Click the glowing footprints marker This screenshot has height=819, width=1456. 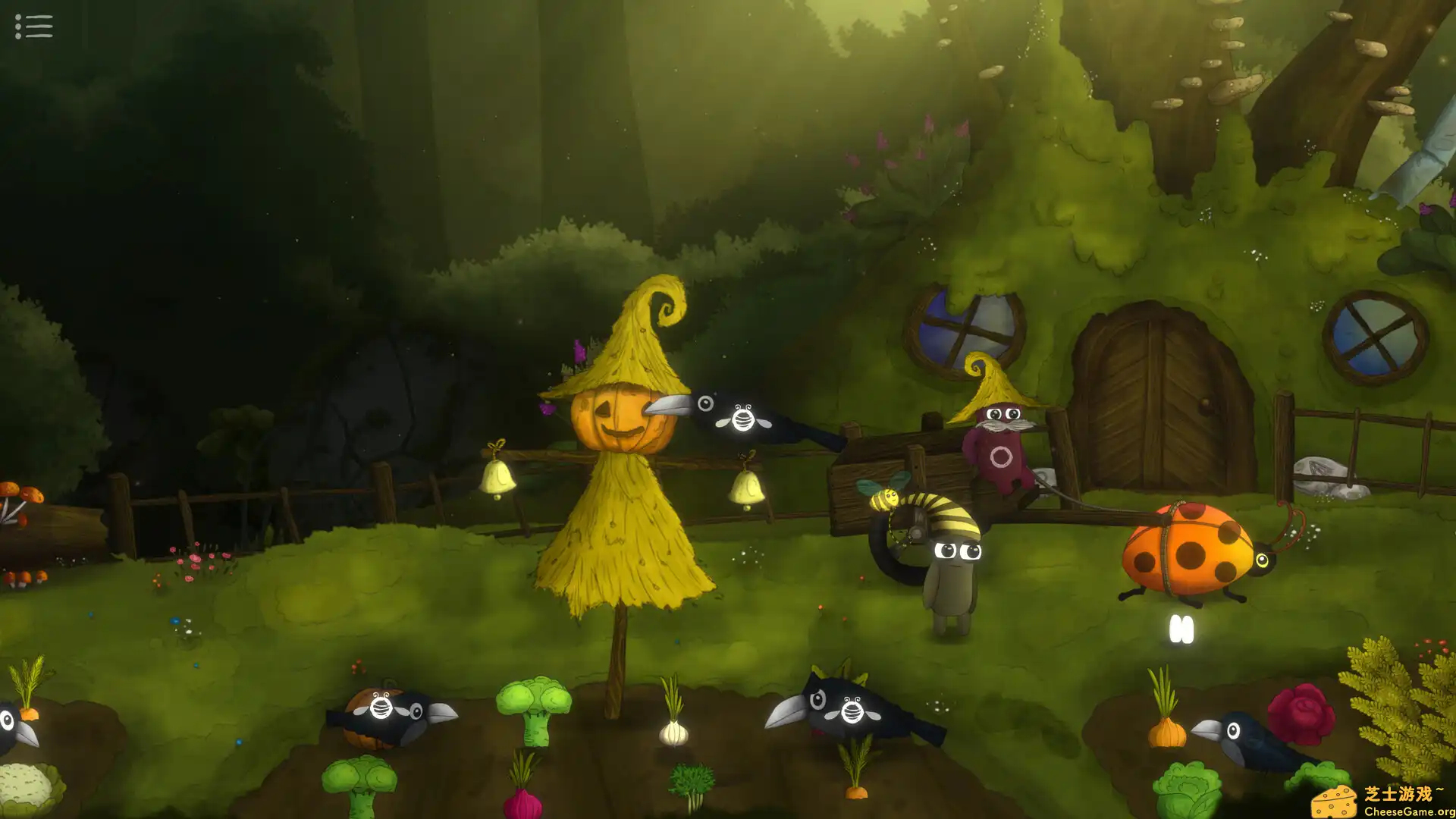coord(1181,629)
